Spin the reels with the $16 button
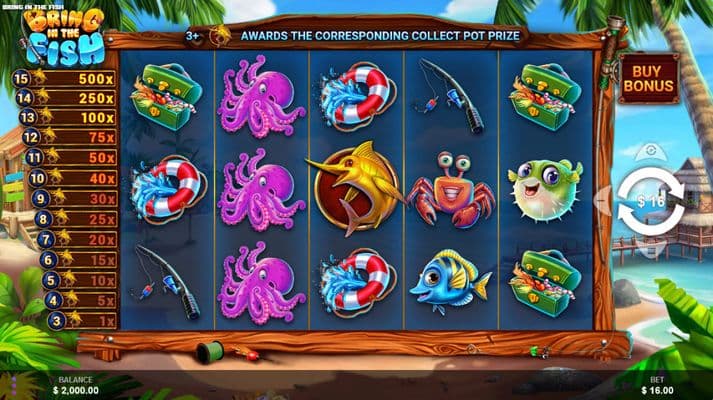 click(651, 201)
